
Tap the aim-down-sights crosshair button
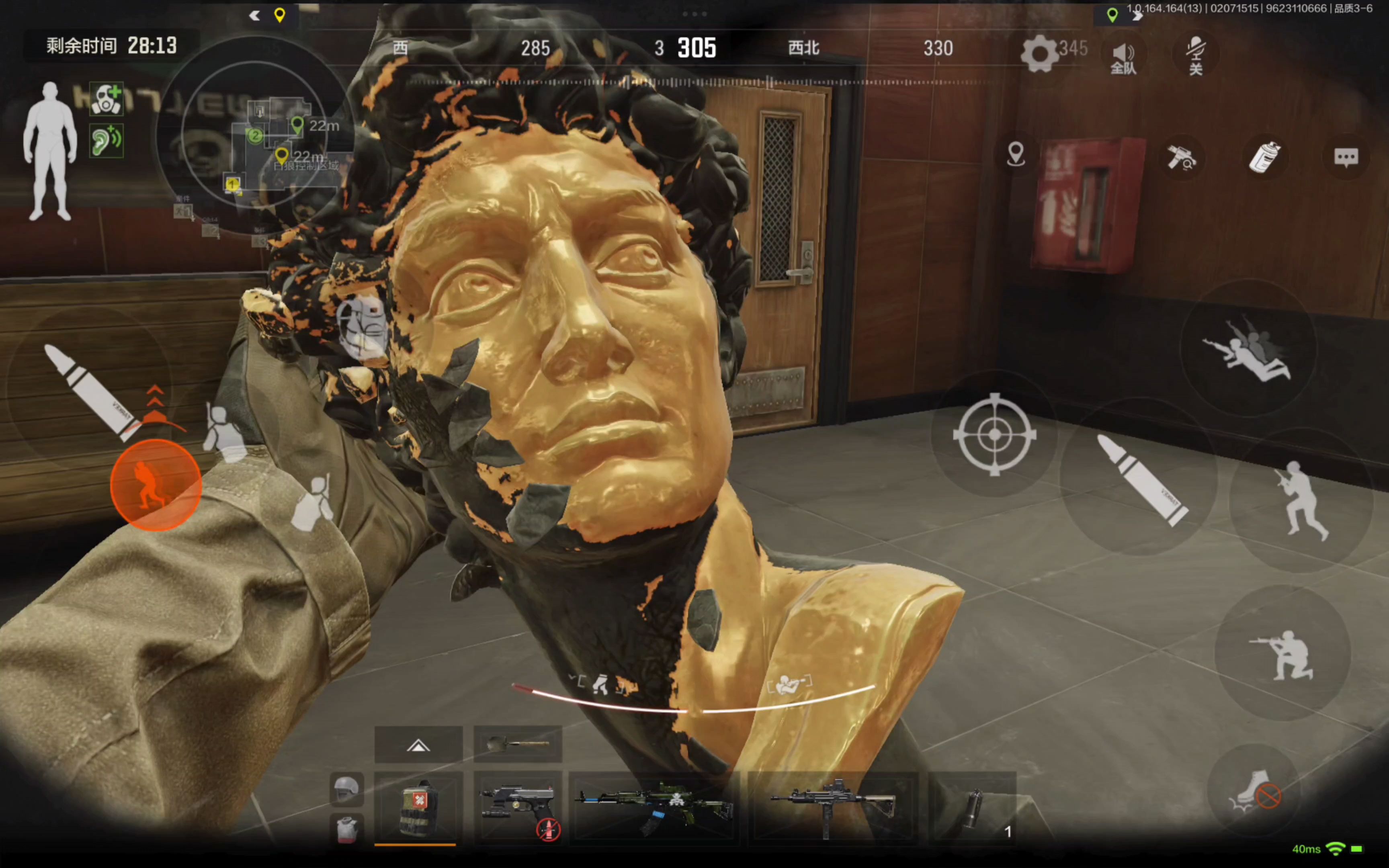995,434
